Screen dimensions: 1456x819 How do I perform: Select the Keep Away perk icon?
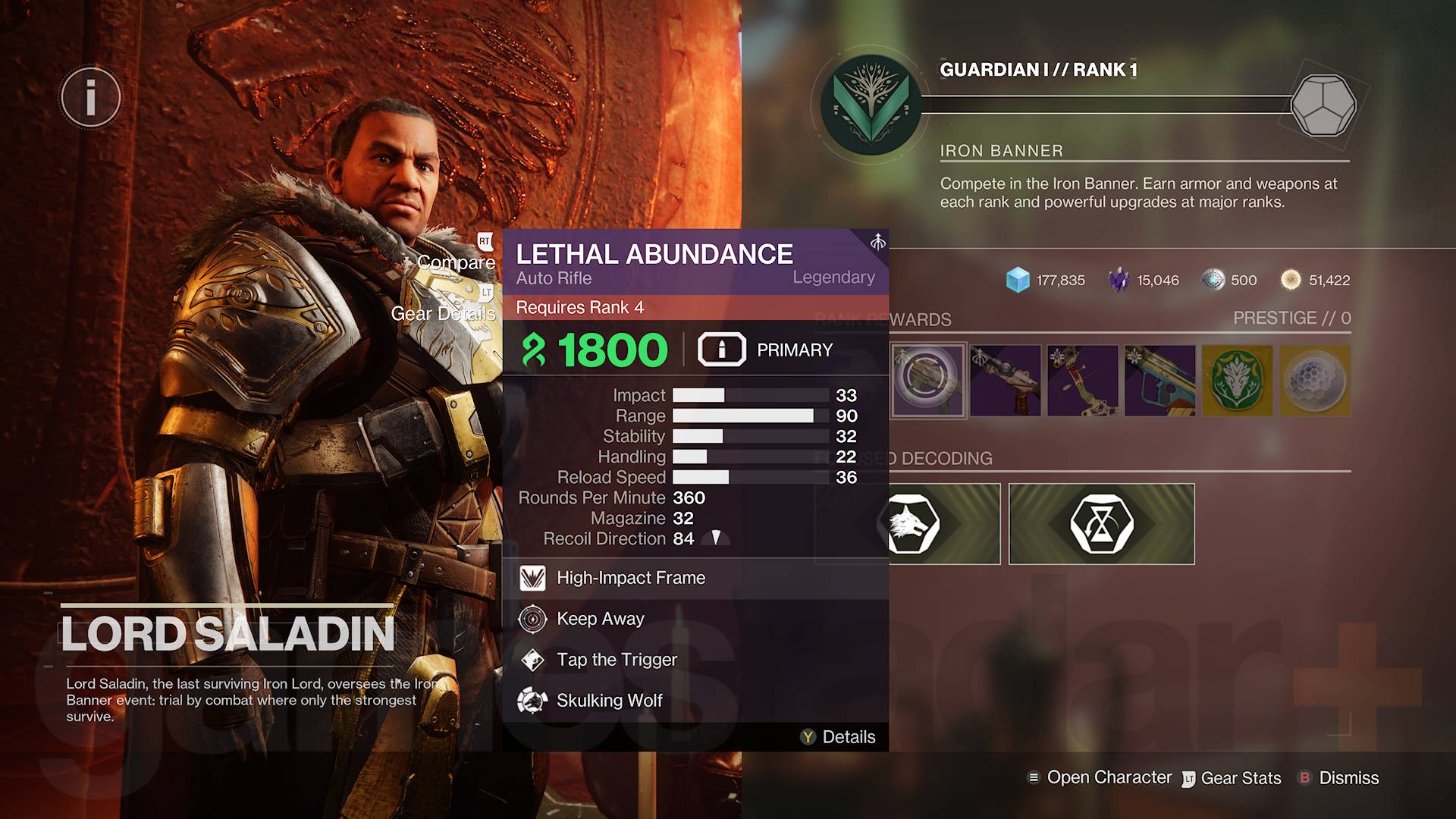pyautogui.click(x=532, y=619)
